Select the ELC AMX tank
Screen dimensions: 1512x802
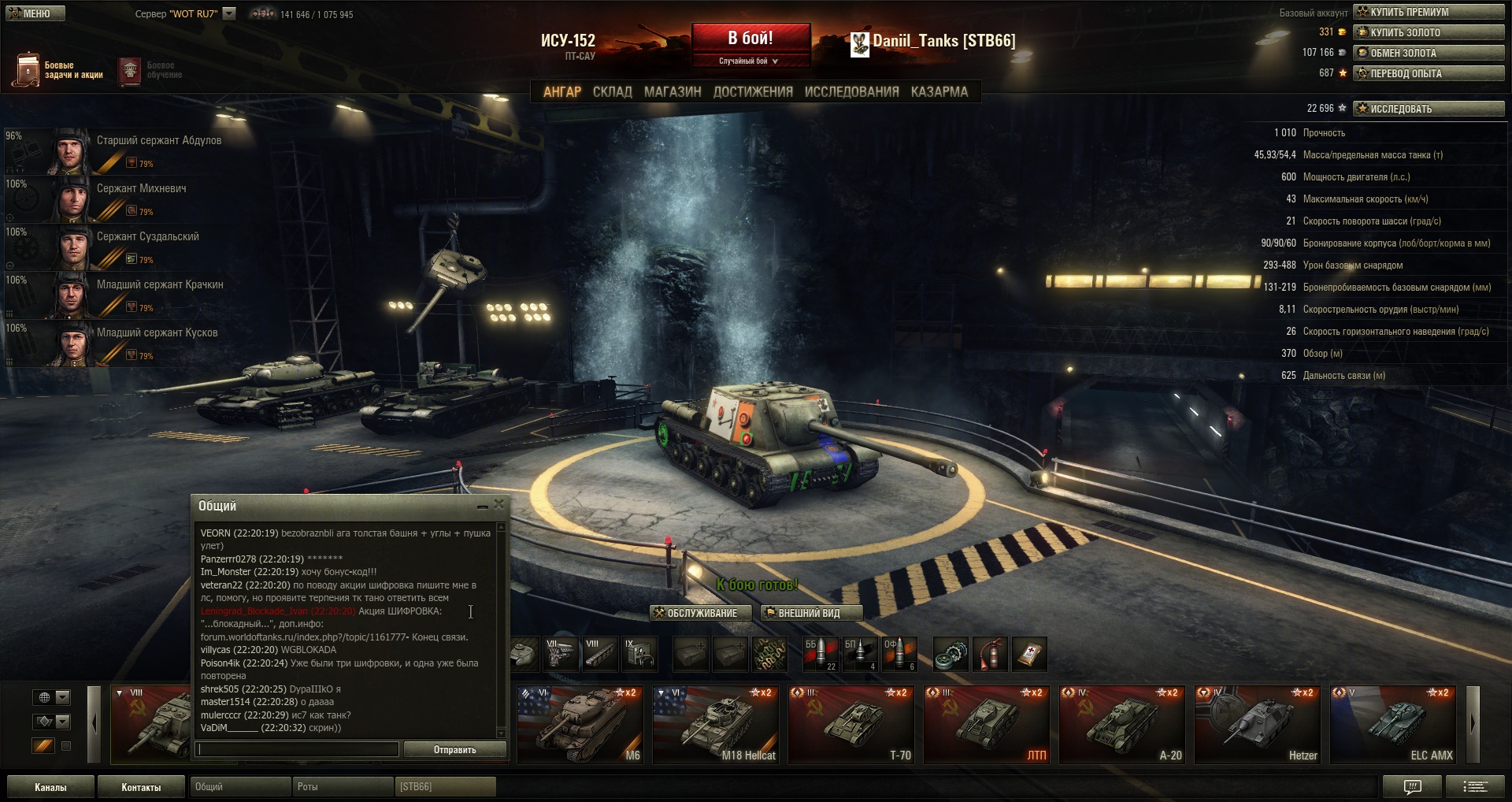coord(1393,725)
